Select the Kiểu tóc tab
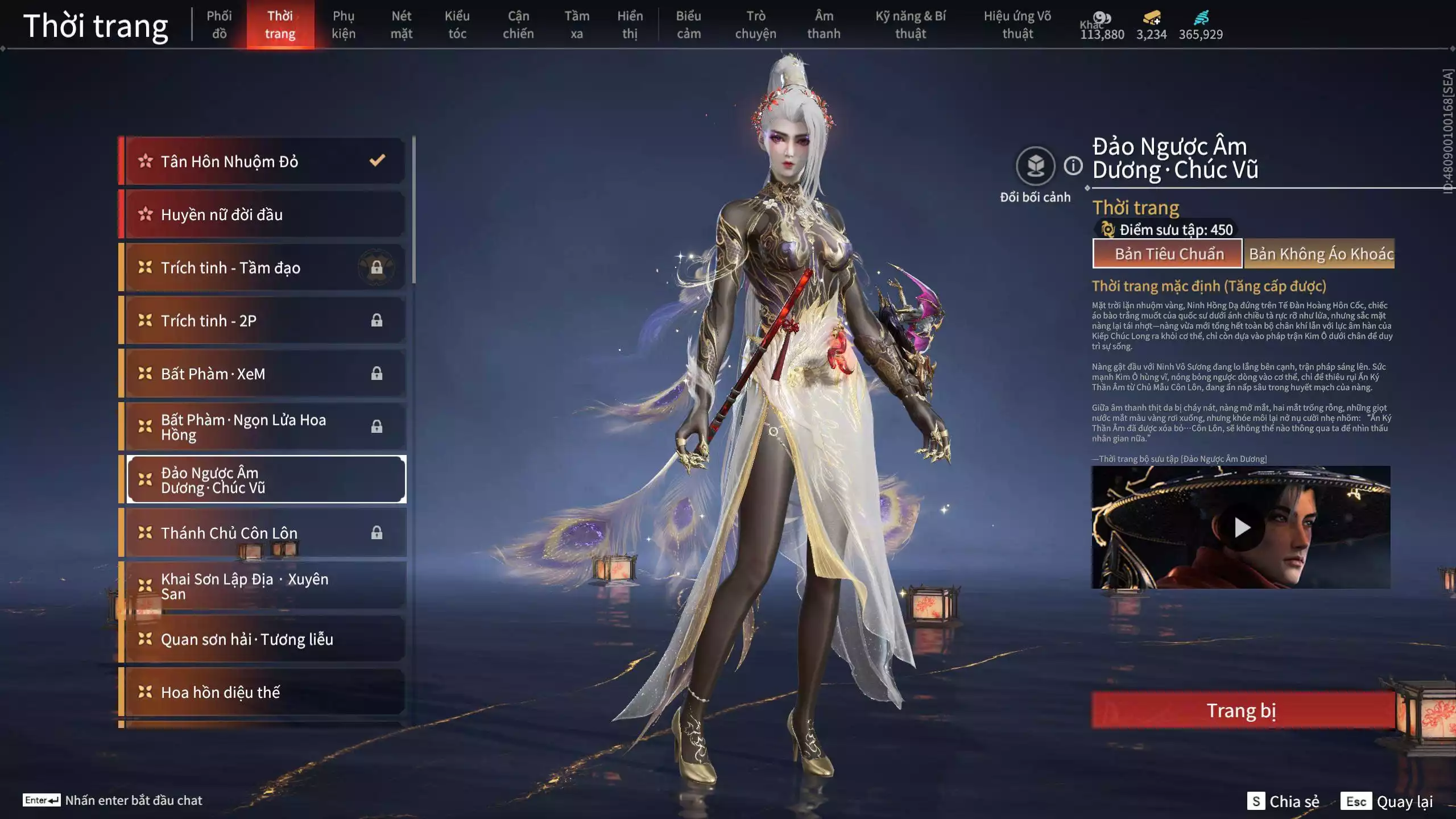Viewport: 1456px width, 819px height. 457,24
